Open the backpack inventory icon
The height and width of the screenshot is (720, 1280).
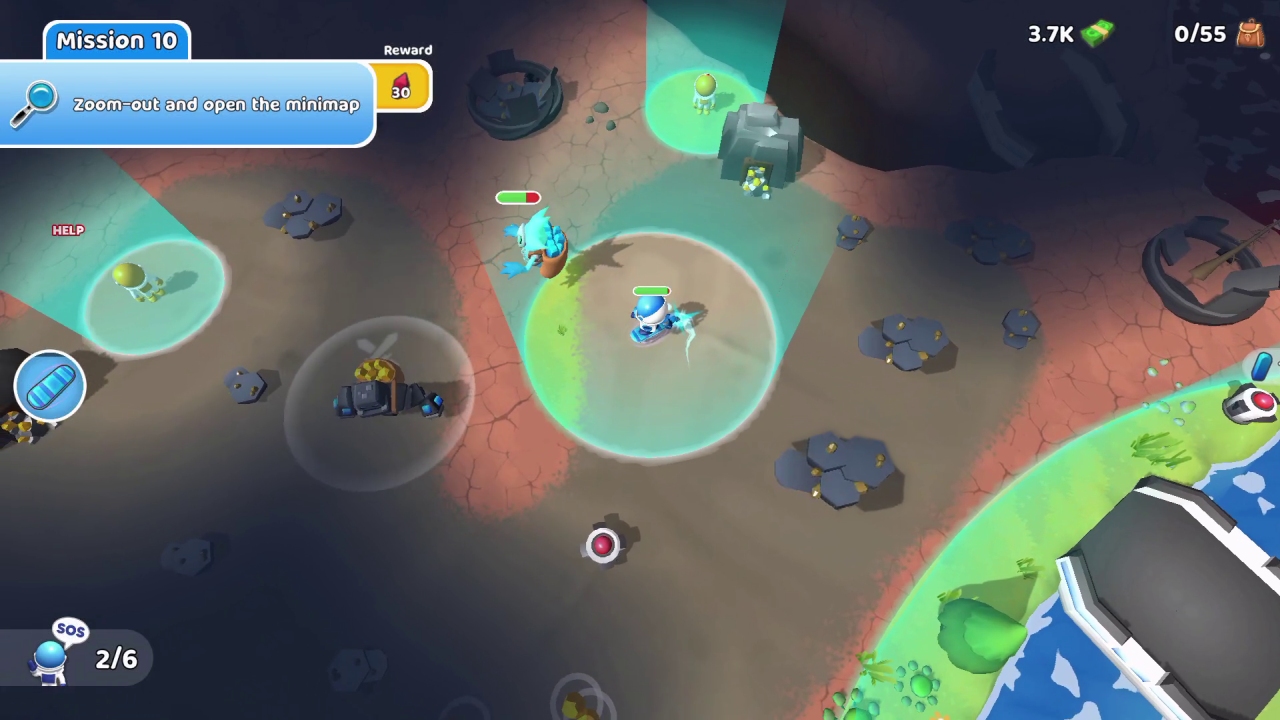[1251, 34]
